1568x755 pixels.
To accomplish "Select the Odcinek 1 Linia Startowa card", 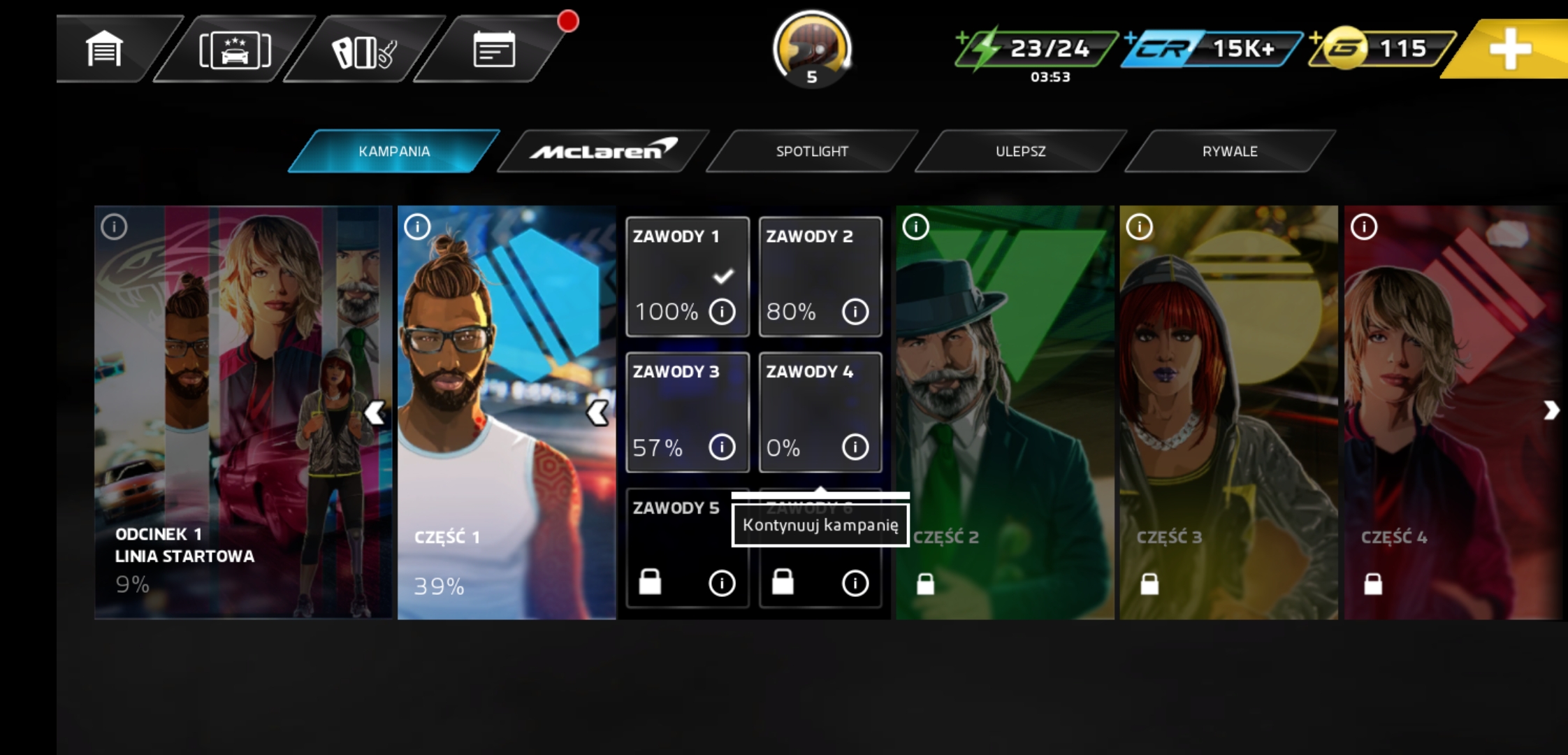I will coord(231,412).
